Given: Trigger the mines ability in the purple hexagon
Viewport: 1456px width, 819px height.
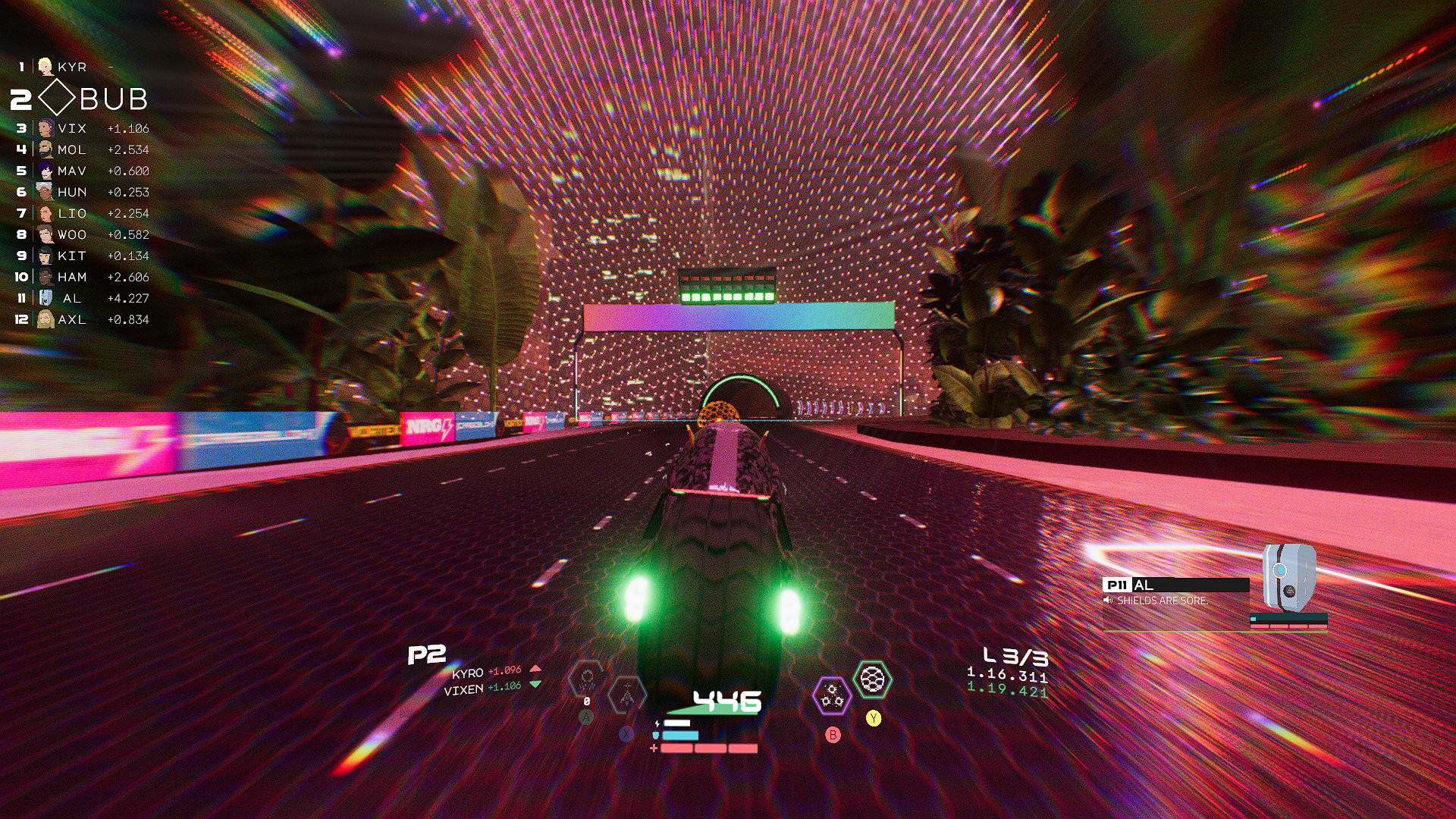Looking at the screenshot, I should point(832,695).
